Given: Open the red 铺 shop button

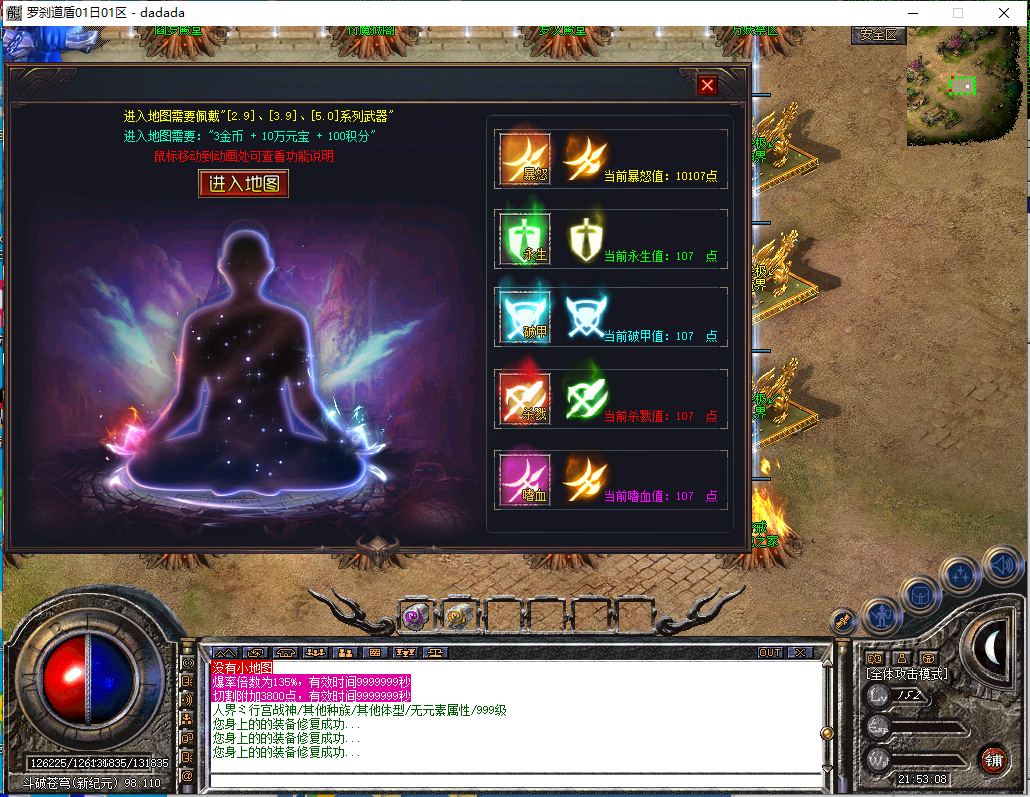Looking at the screenshot, I should click(x=993, y=759).
